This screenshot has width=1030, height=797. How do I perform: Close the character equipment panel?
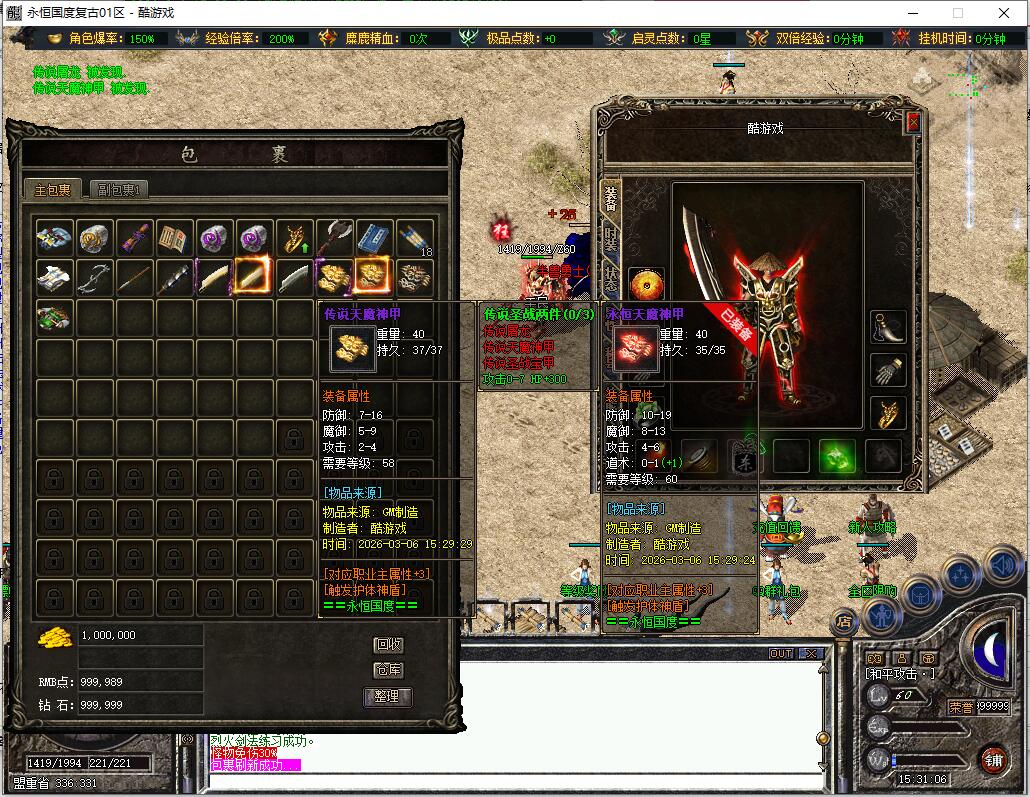[x=912, y=122]
